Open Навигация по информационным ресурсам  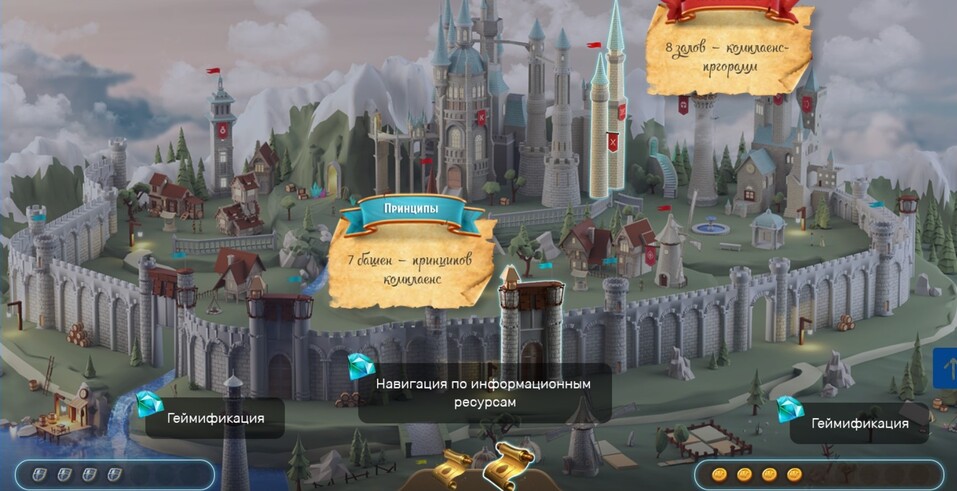[484, 392]
